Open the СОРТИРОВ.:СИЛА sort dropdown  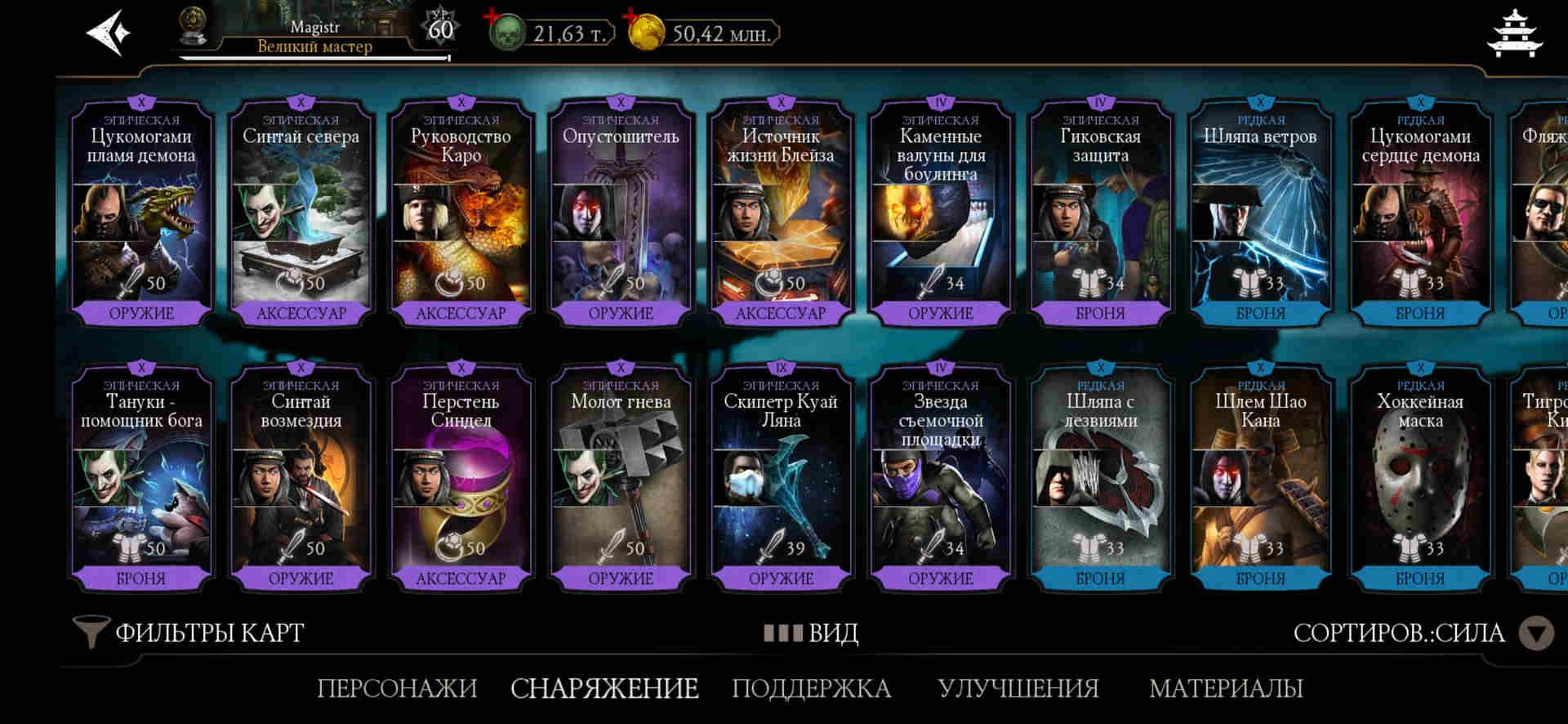[x=1423, y=633]
